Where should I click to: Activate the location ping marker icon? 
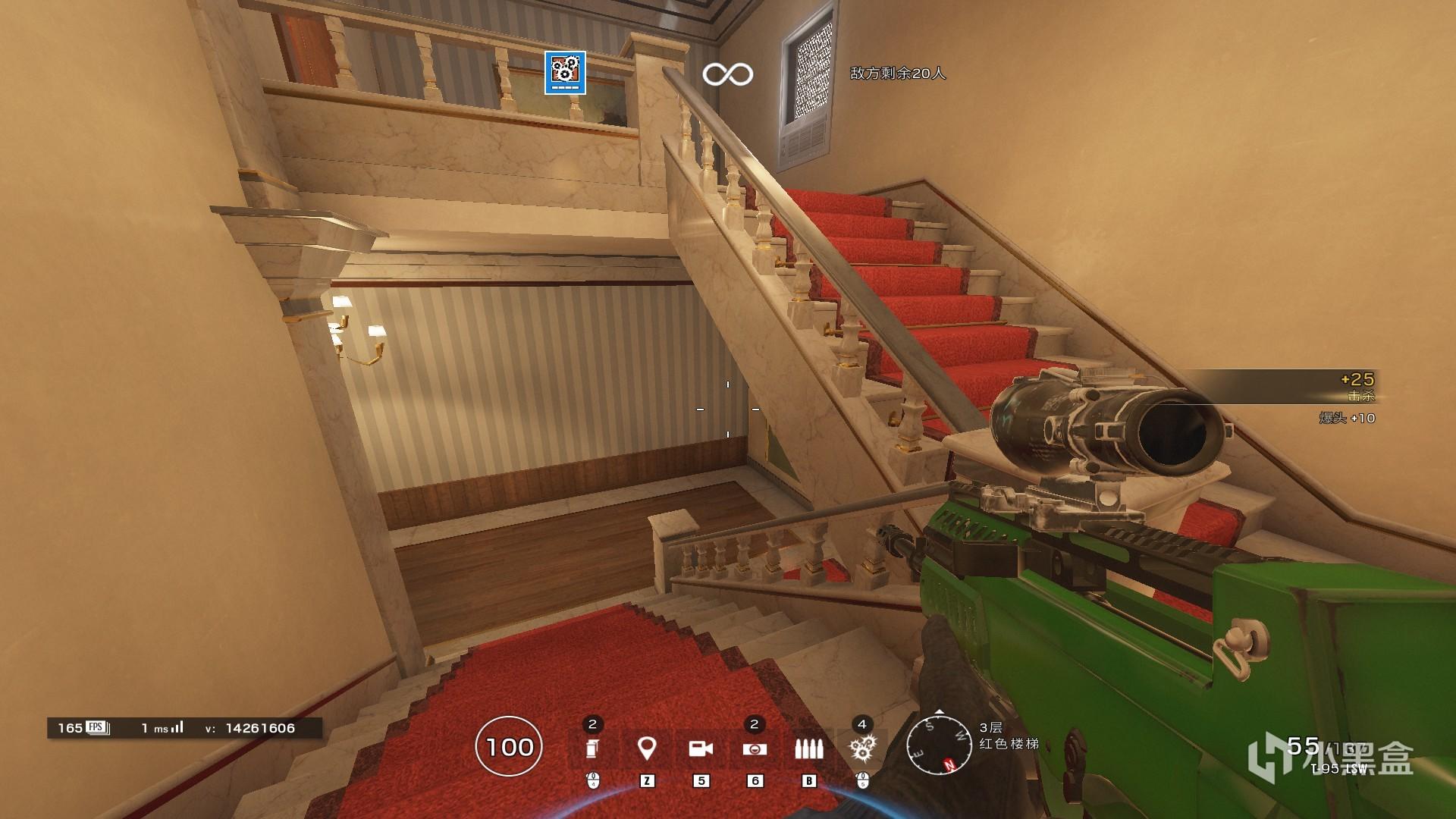pos(646,749)
